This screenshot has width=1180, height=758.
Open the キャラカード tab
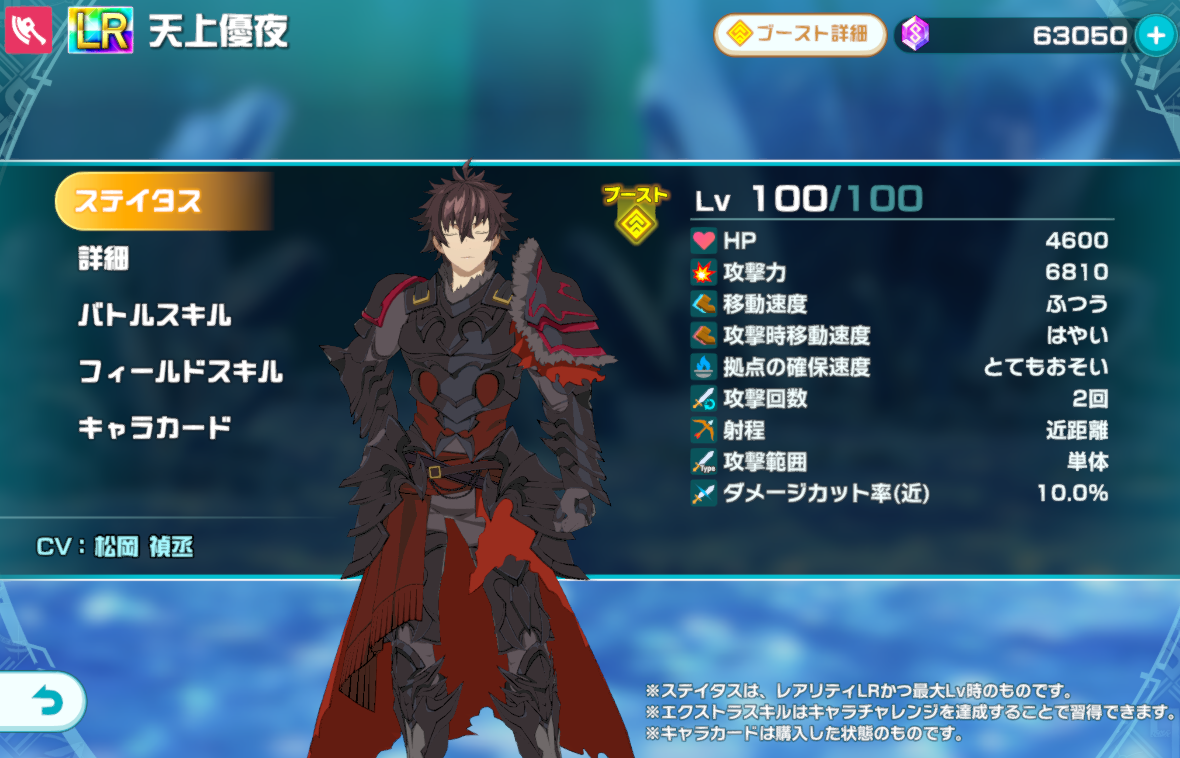click(155, 428)
